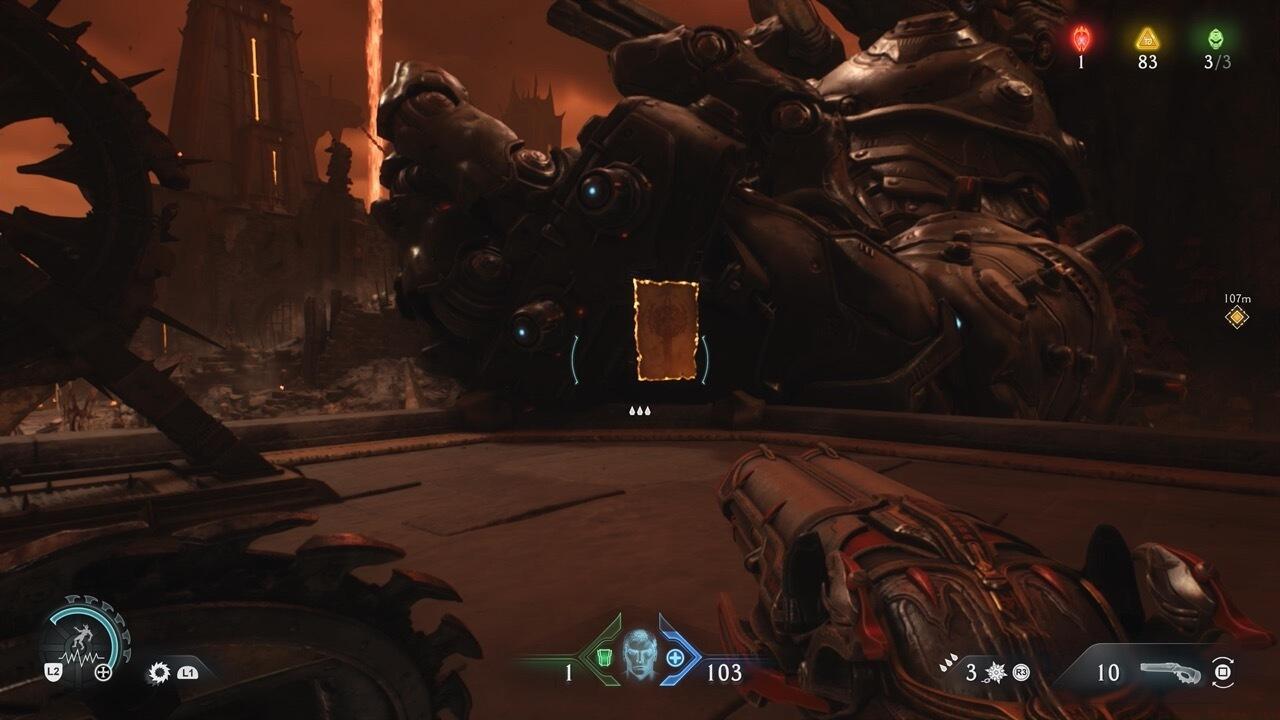The image size is (1280, 720).
Task: Click the weapon swap cycle icon
Action: (x=1221, y=672)
